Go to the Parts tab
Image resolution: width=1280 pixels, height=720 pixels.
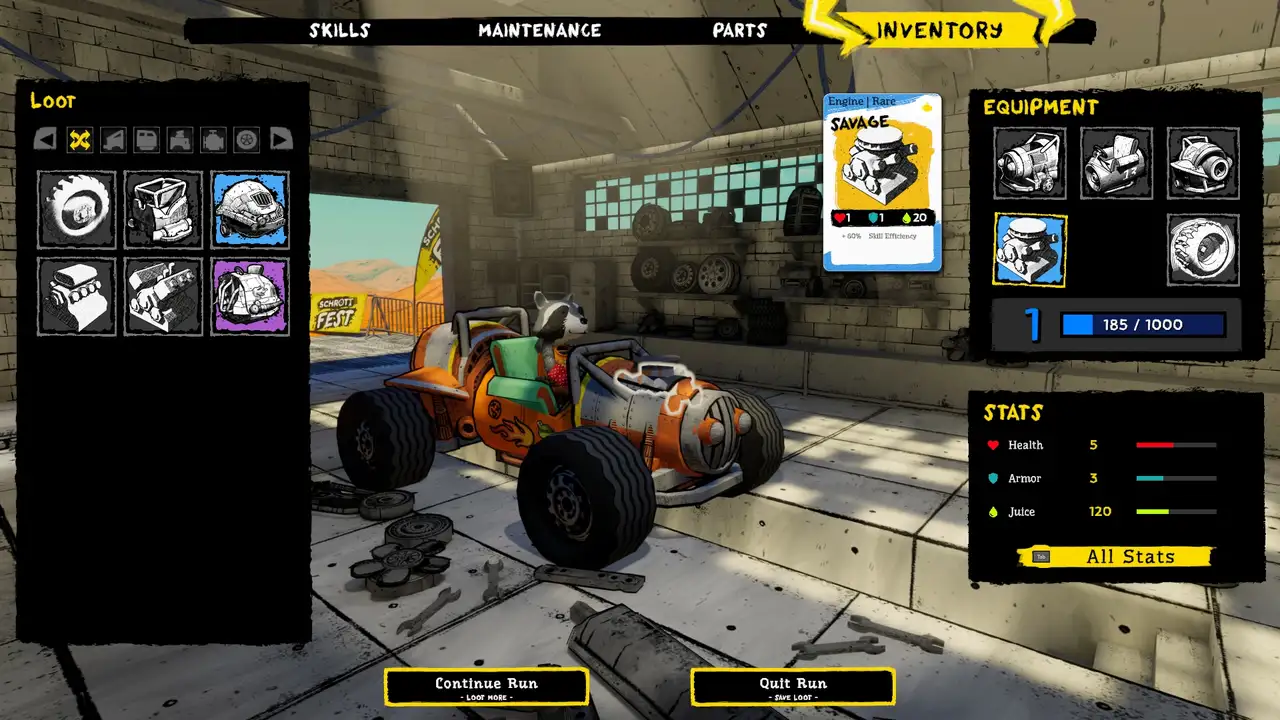[x=740, y=31]
